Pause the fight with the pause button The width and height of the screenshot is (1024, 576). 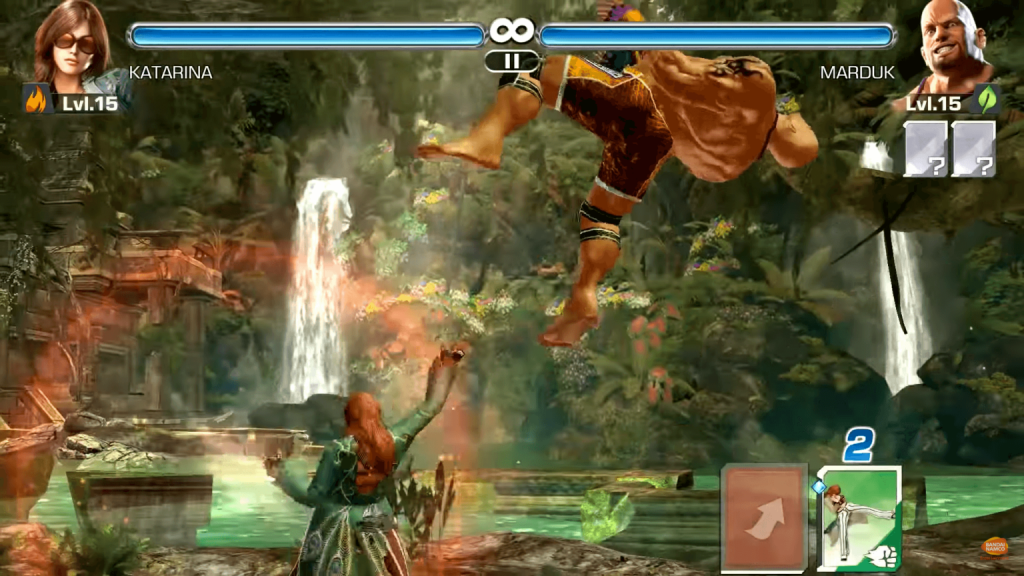tap(511, 61)
